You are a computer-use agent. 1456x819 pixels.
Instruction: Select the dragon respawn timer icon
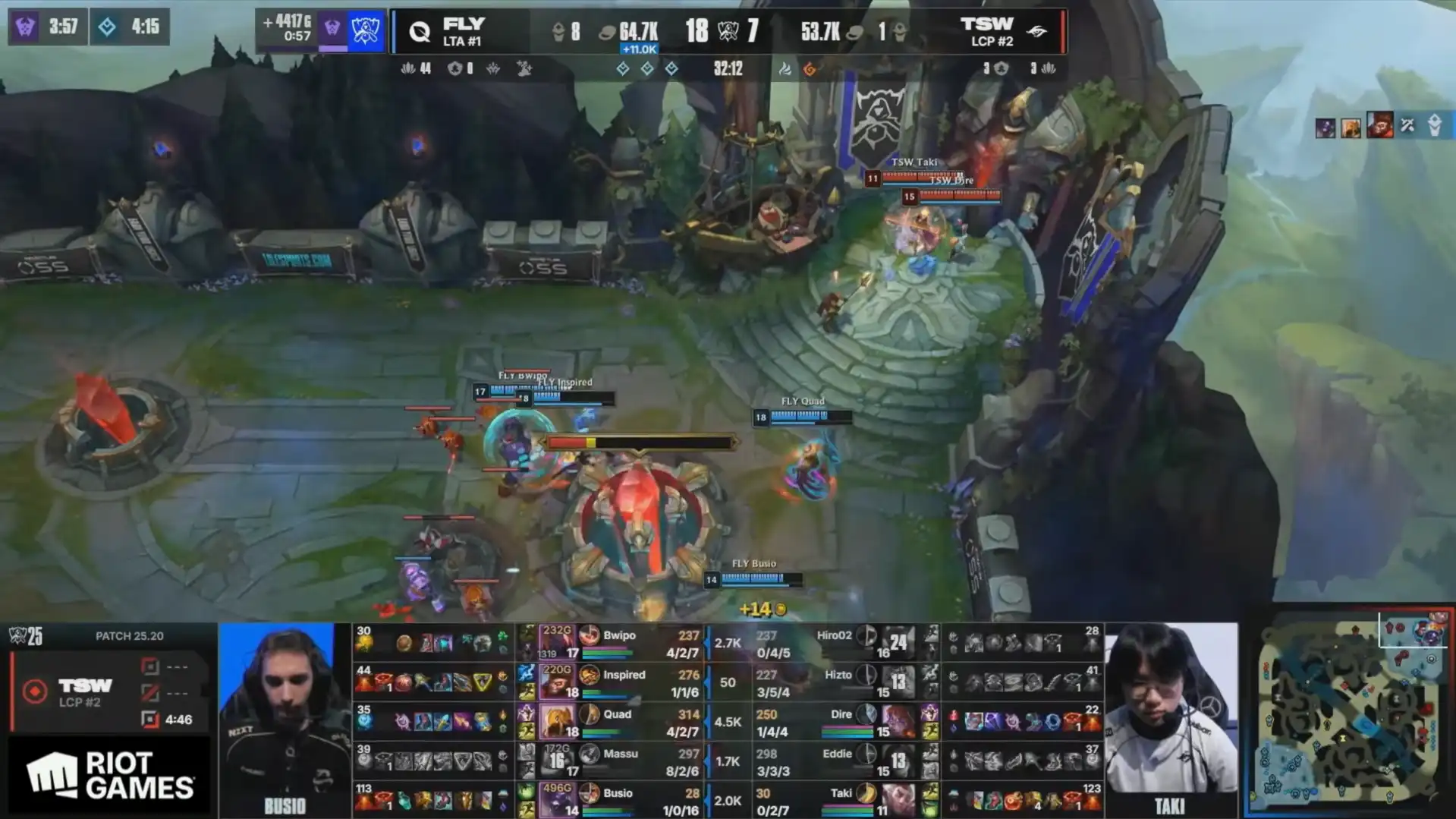[x=107, y=27]
